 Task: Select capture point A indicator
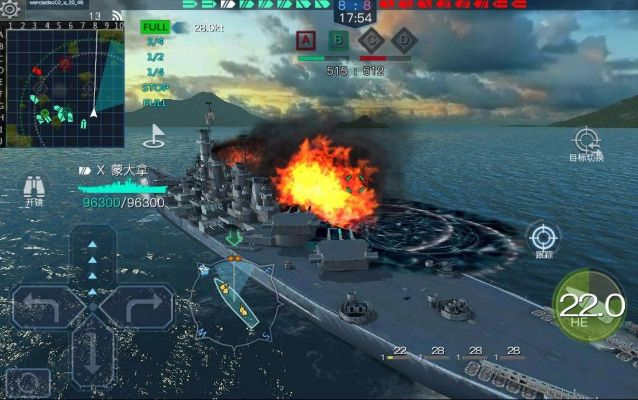[x=308, y=41]
